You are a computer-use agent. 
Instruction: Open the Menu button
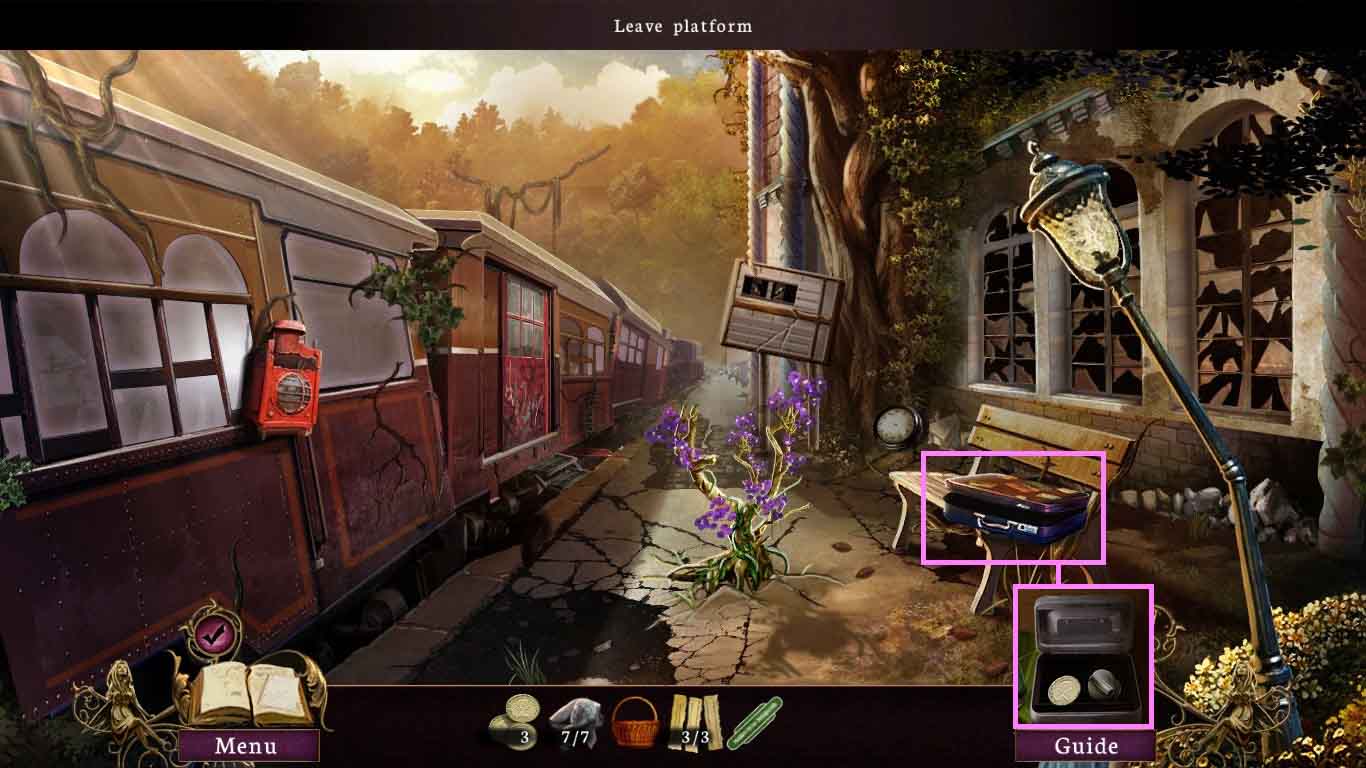[247, 746]
